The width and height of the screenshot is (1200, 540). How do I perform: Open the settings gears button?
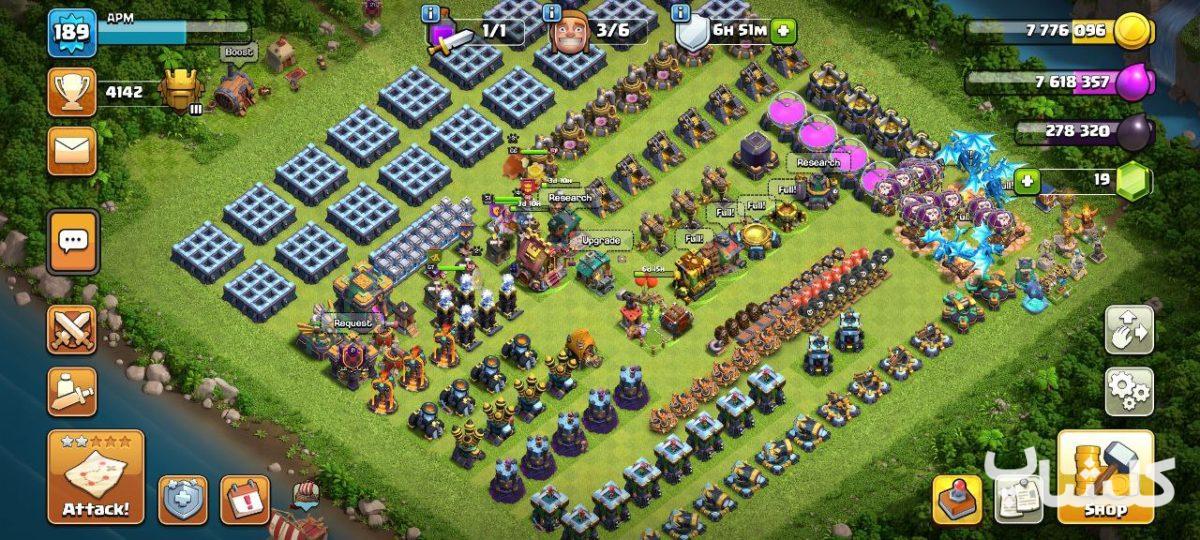pos(1129,390)
